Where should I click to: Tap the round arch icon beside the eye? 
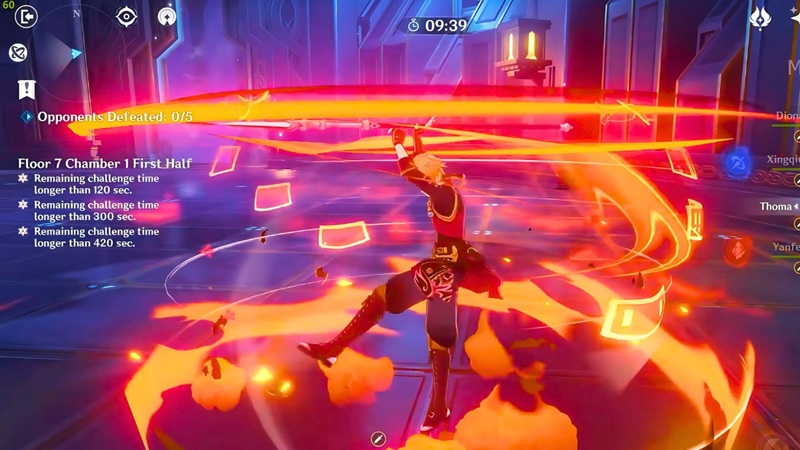167,16
